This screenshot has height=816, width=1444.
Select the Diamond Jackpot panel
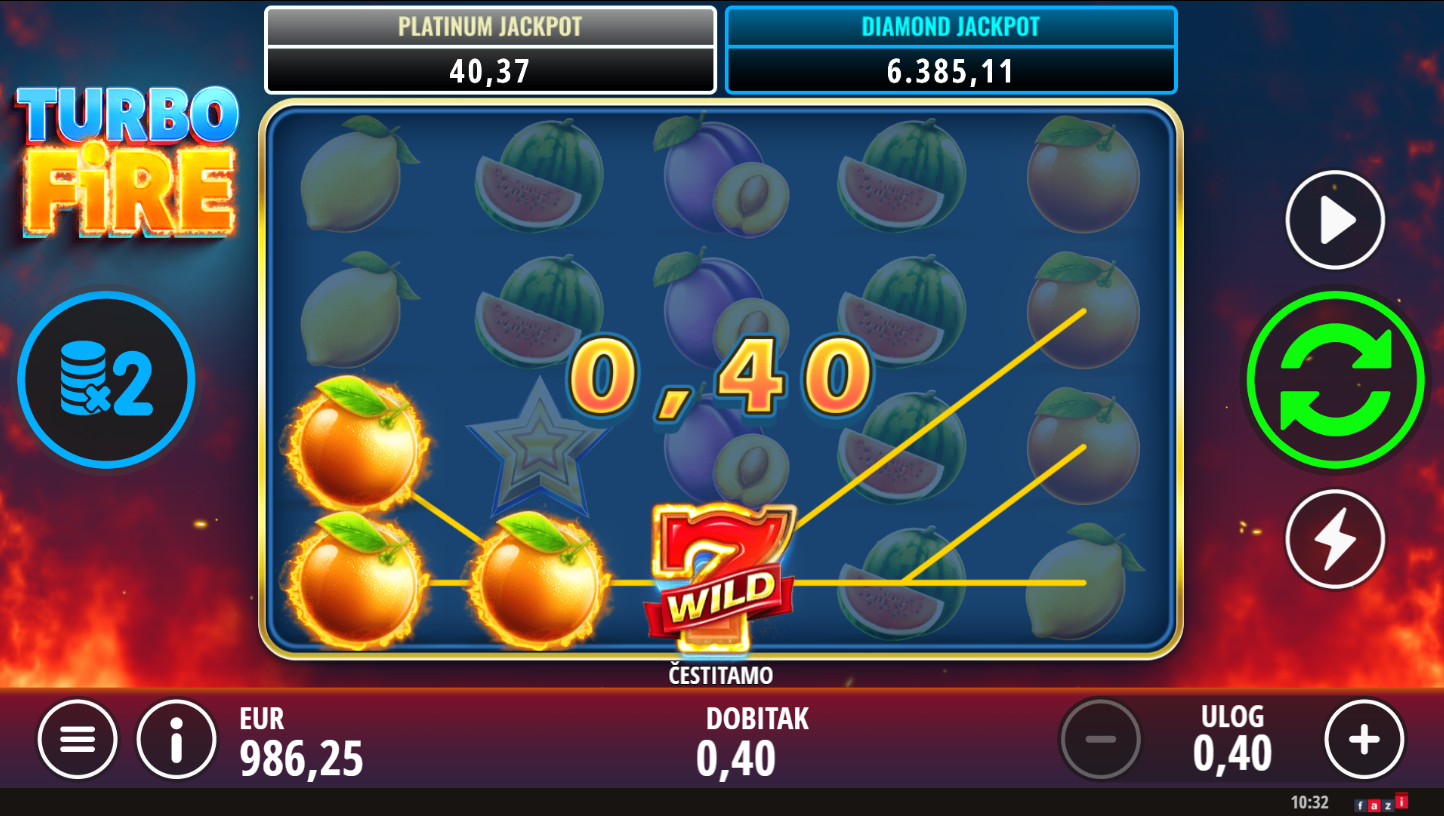point(950,50)
